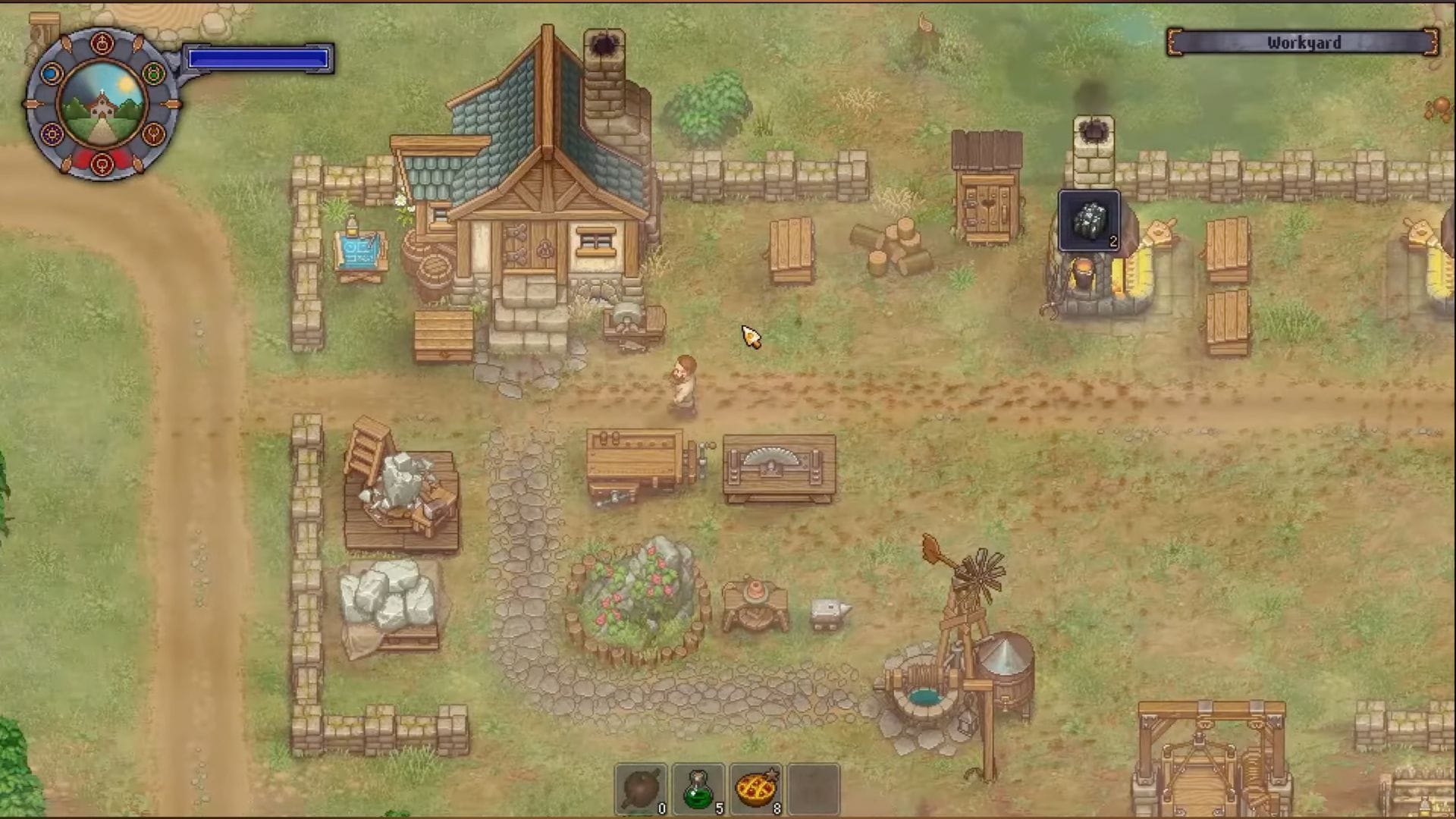The height and width of the screenshot is (819, 1456).
Task: Click the blue energy bar
Action: click(x=258, y=57)
